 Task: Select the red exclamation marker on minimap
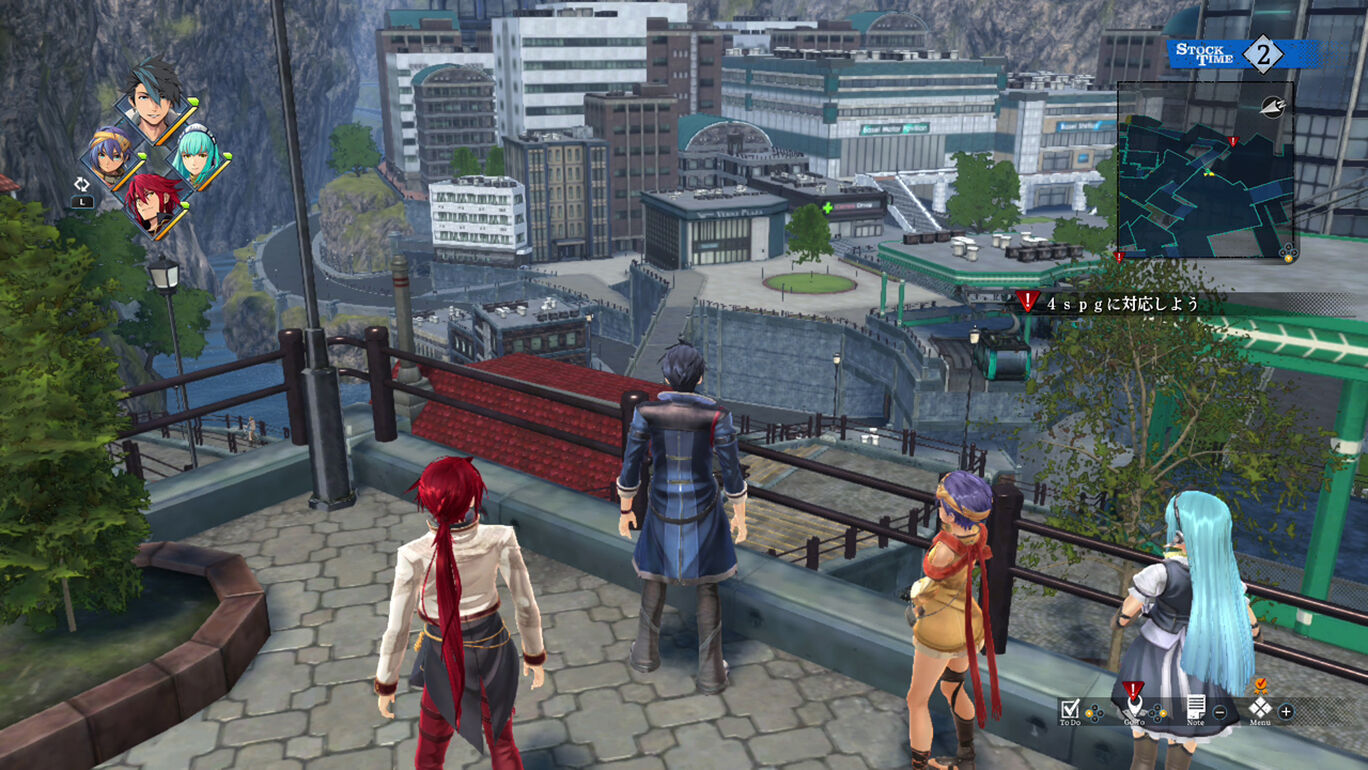tap(1233, 142)
